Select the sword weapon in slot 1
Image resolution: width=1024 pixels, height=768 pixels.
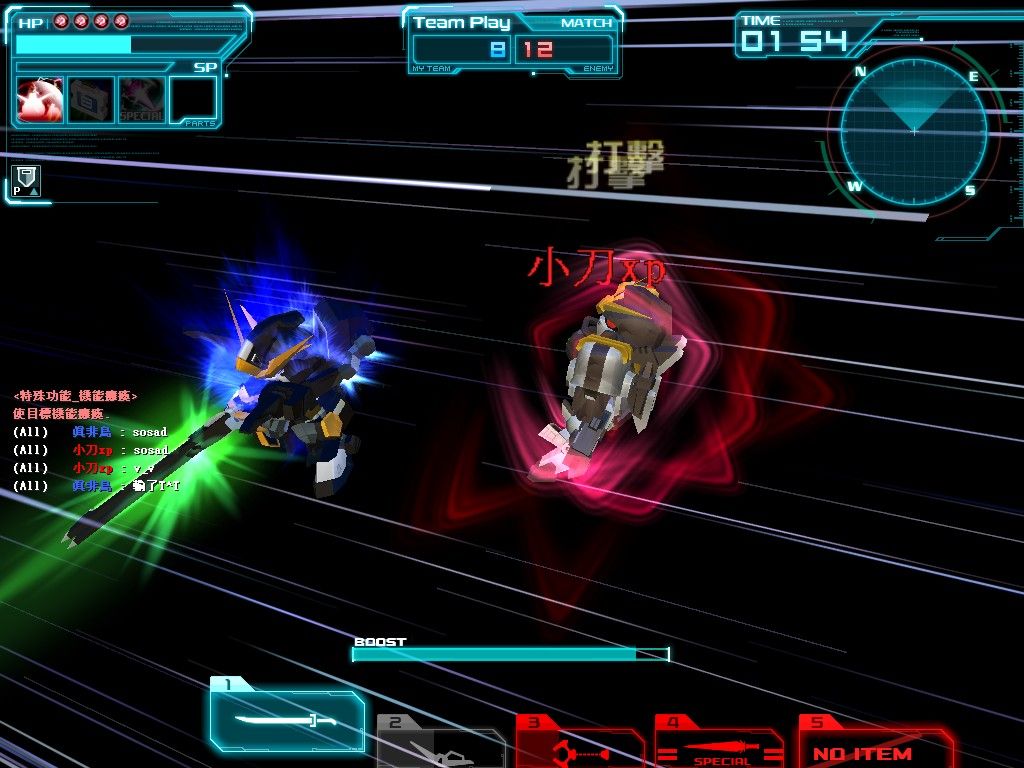pyautogui.click(x=287, y=719)
